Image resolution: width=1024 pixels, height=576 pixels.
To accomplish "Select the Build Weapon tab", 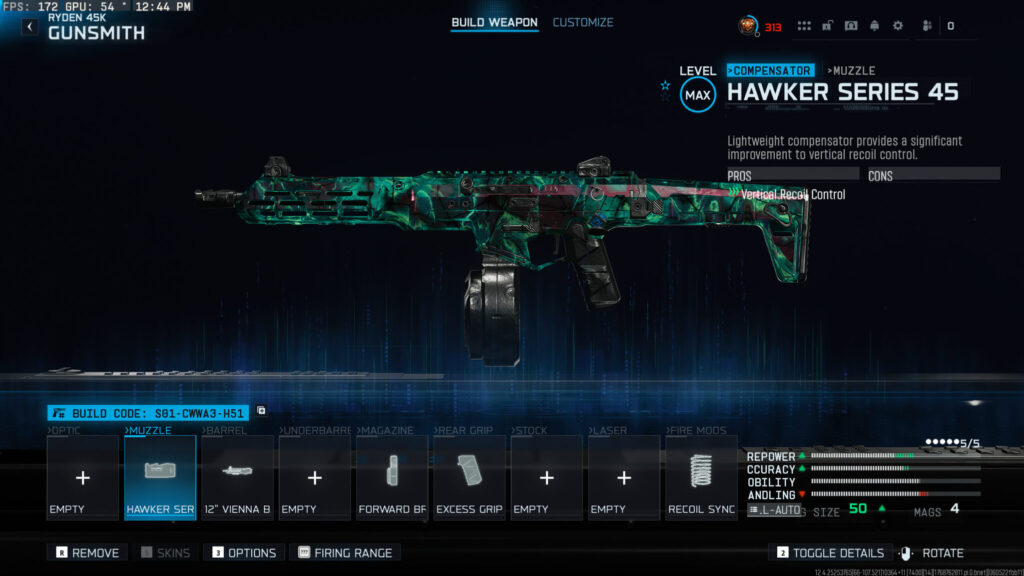I will [494, 22].
